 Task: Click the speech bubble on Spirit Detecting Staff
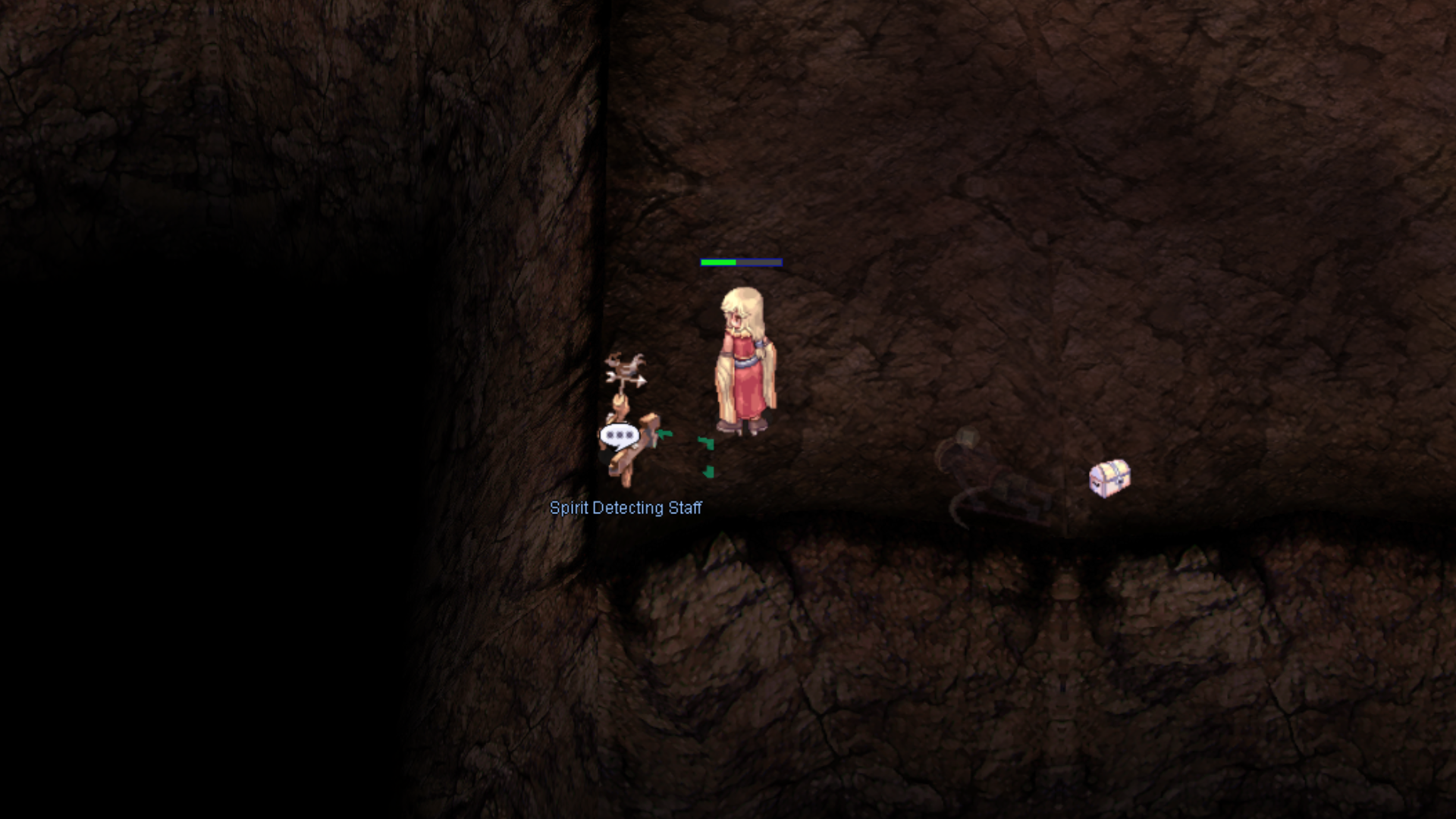(620, 436)
